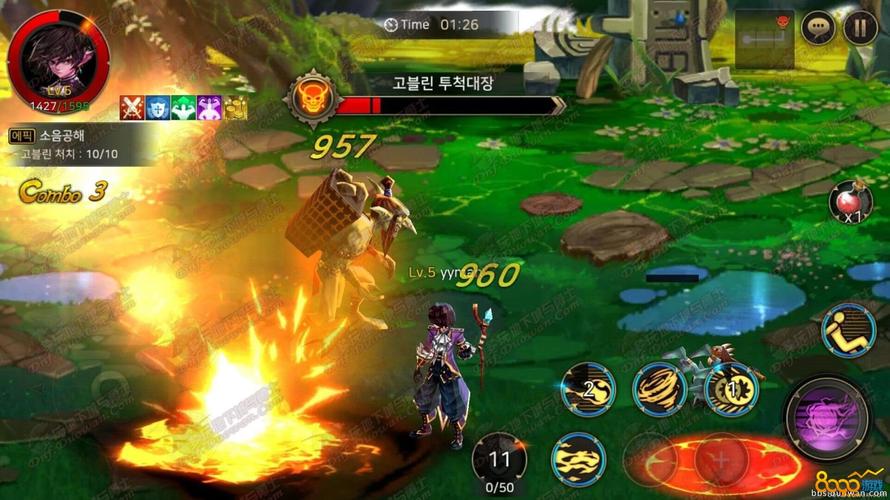Pause the game

click(x=860, y=28)
